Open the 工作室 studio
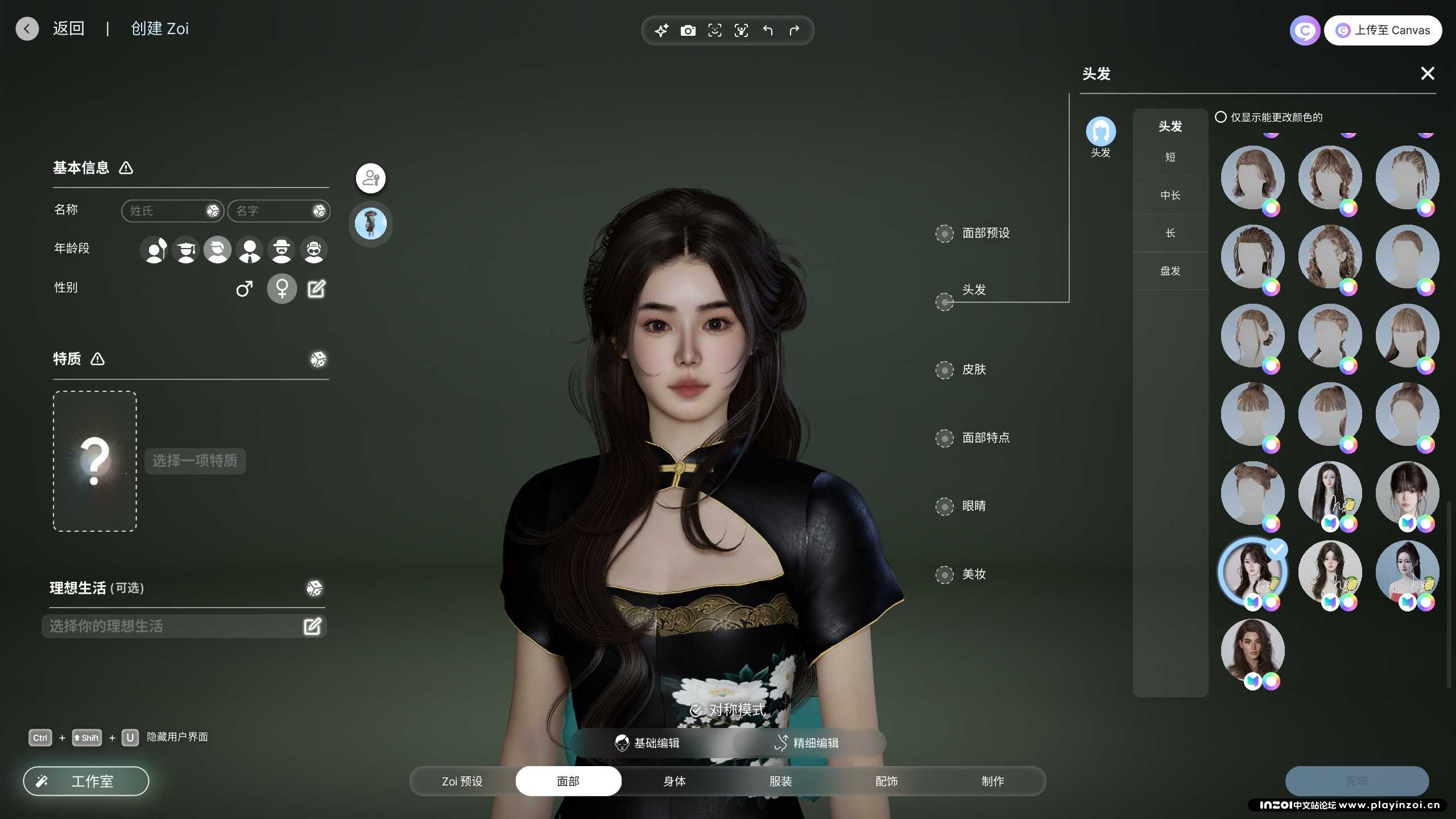Screen dimensions: 1456x819 86,781
